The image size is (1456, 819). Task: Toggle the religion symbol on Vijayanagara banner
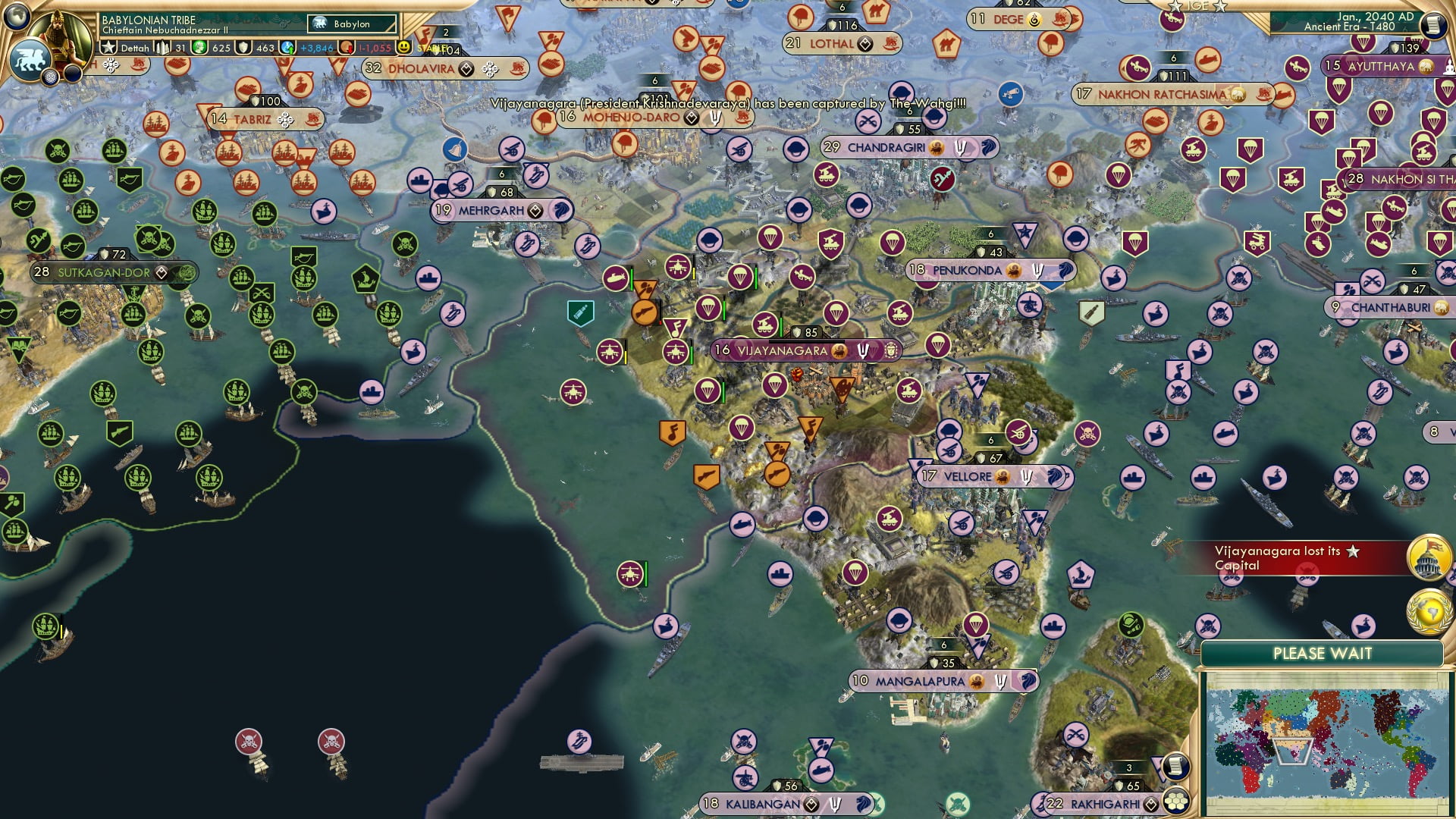[x=862, y=350]
